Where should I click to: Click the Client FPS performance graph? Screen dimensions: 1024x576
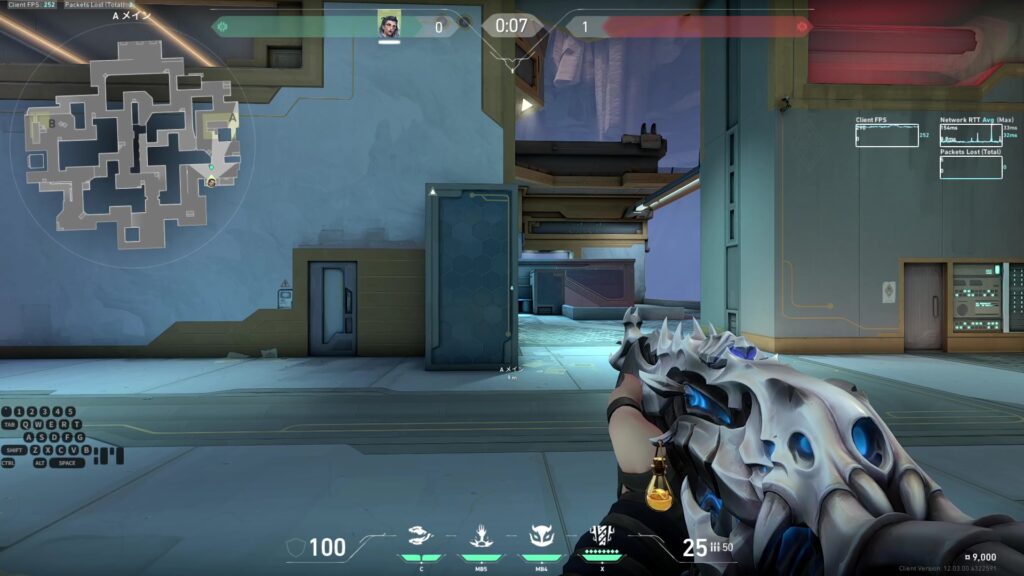(887, 136)
